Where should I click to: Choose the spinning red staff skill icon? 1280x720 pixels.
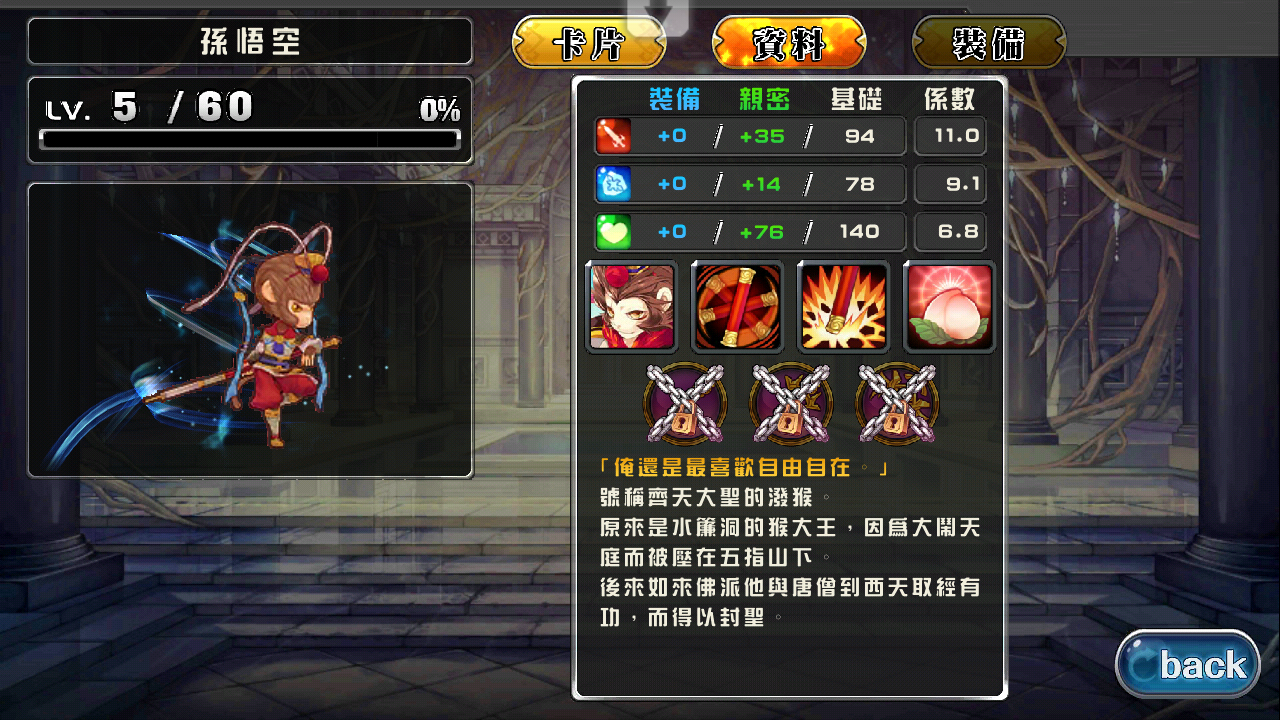(738, 307)
